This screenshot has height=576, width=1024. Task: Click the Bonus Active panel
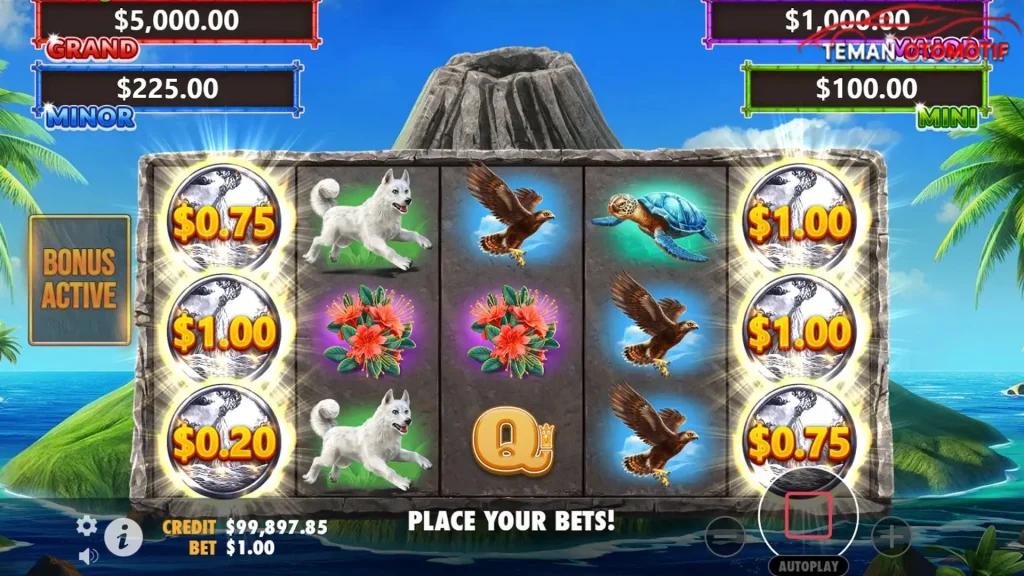tap(80, 279)
